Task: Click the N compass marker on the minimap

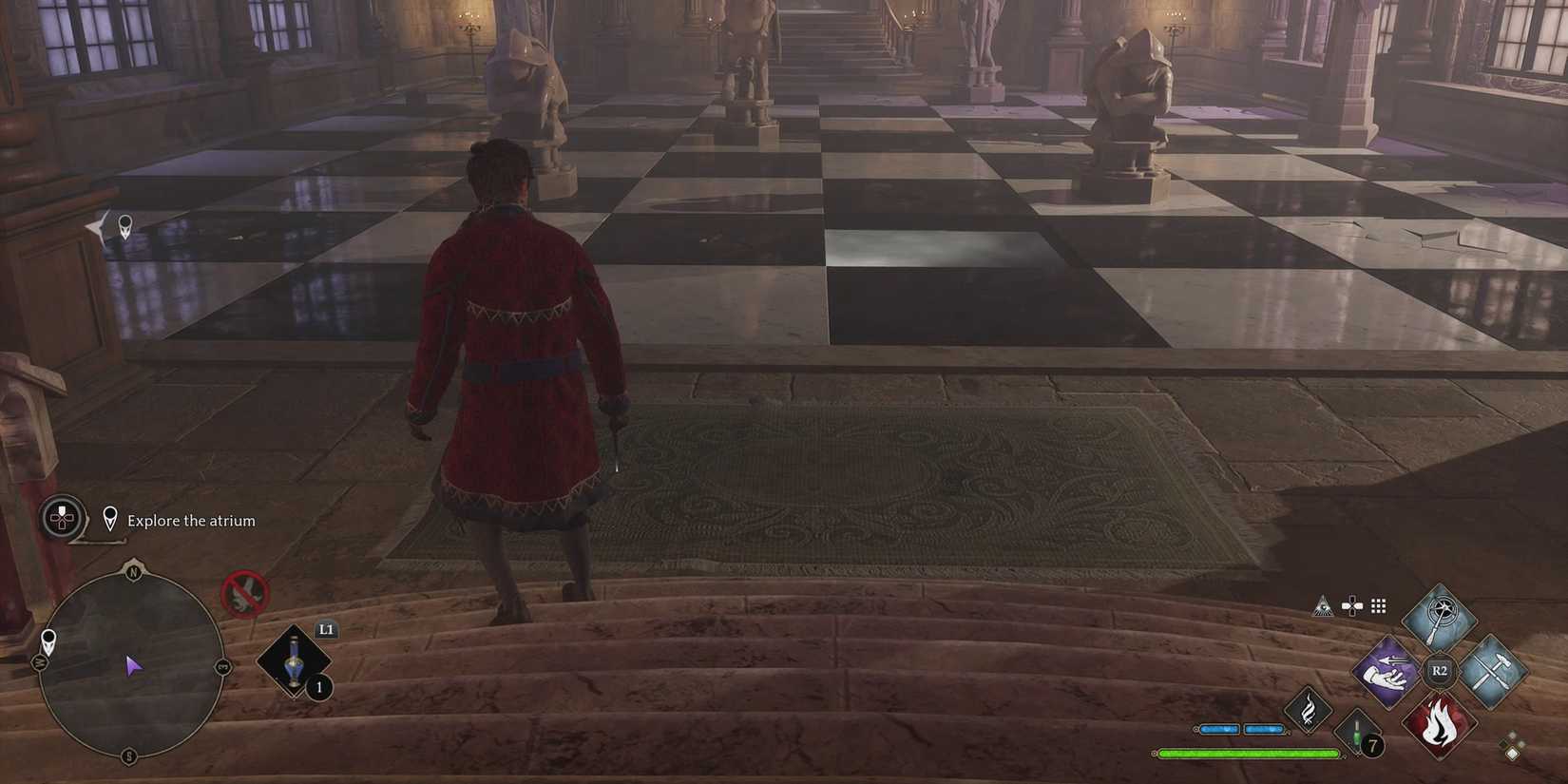Action: [133, 572]
